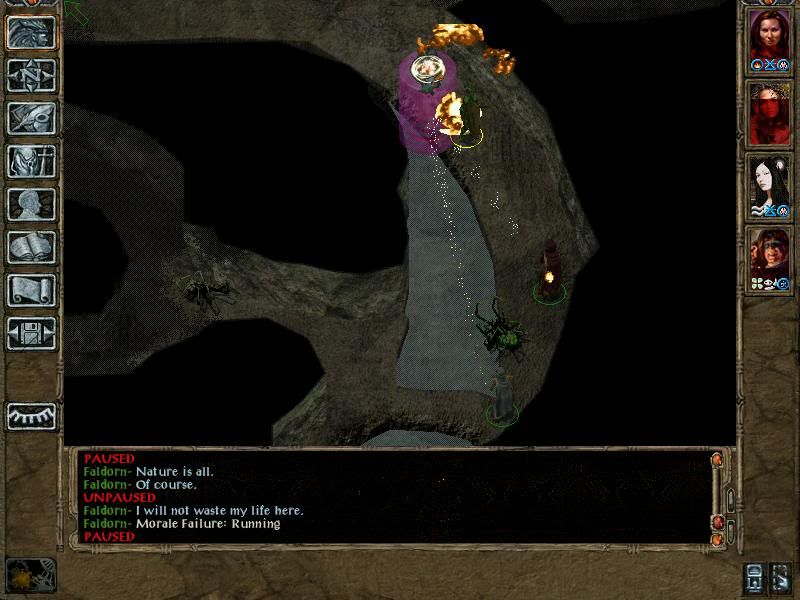800x600 pixels.
Task: Open the area map with the compass button
Action: [x=32, y=75]
